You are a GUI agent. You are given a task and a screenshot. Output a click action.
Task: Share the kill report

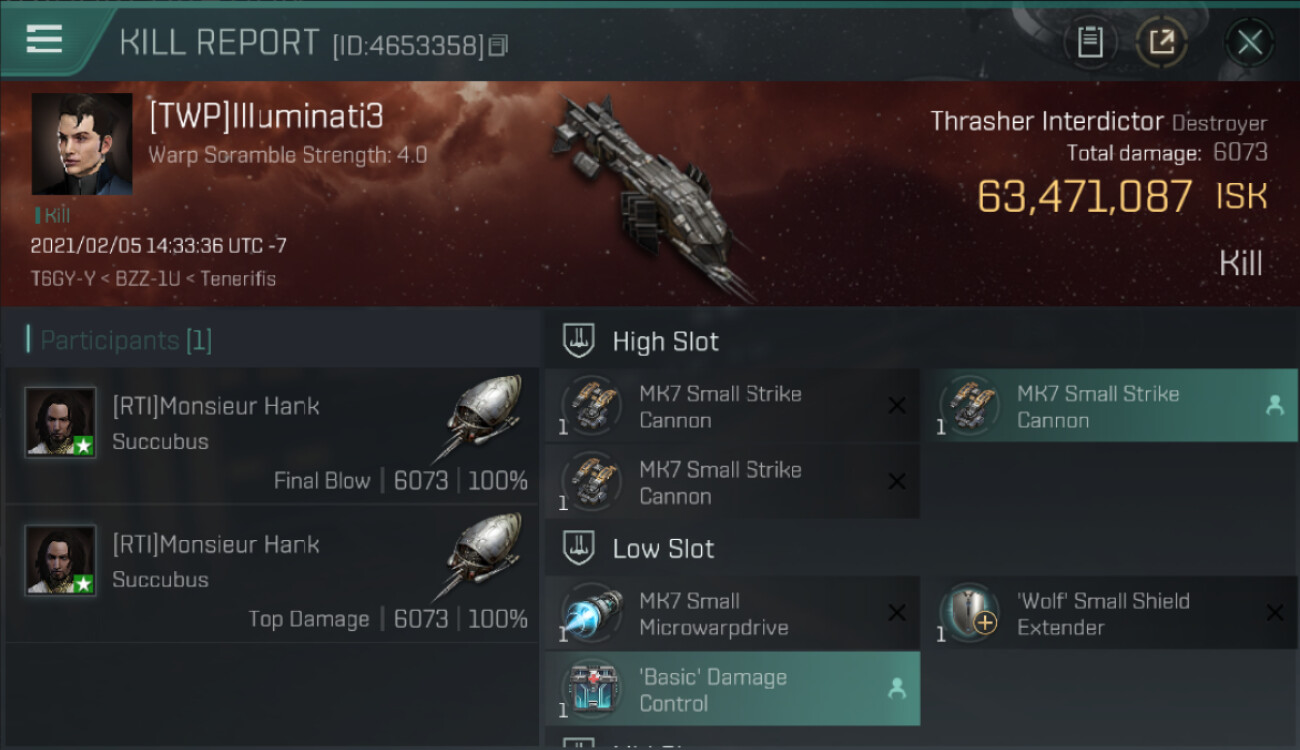point(1161,42)
